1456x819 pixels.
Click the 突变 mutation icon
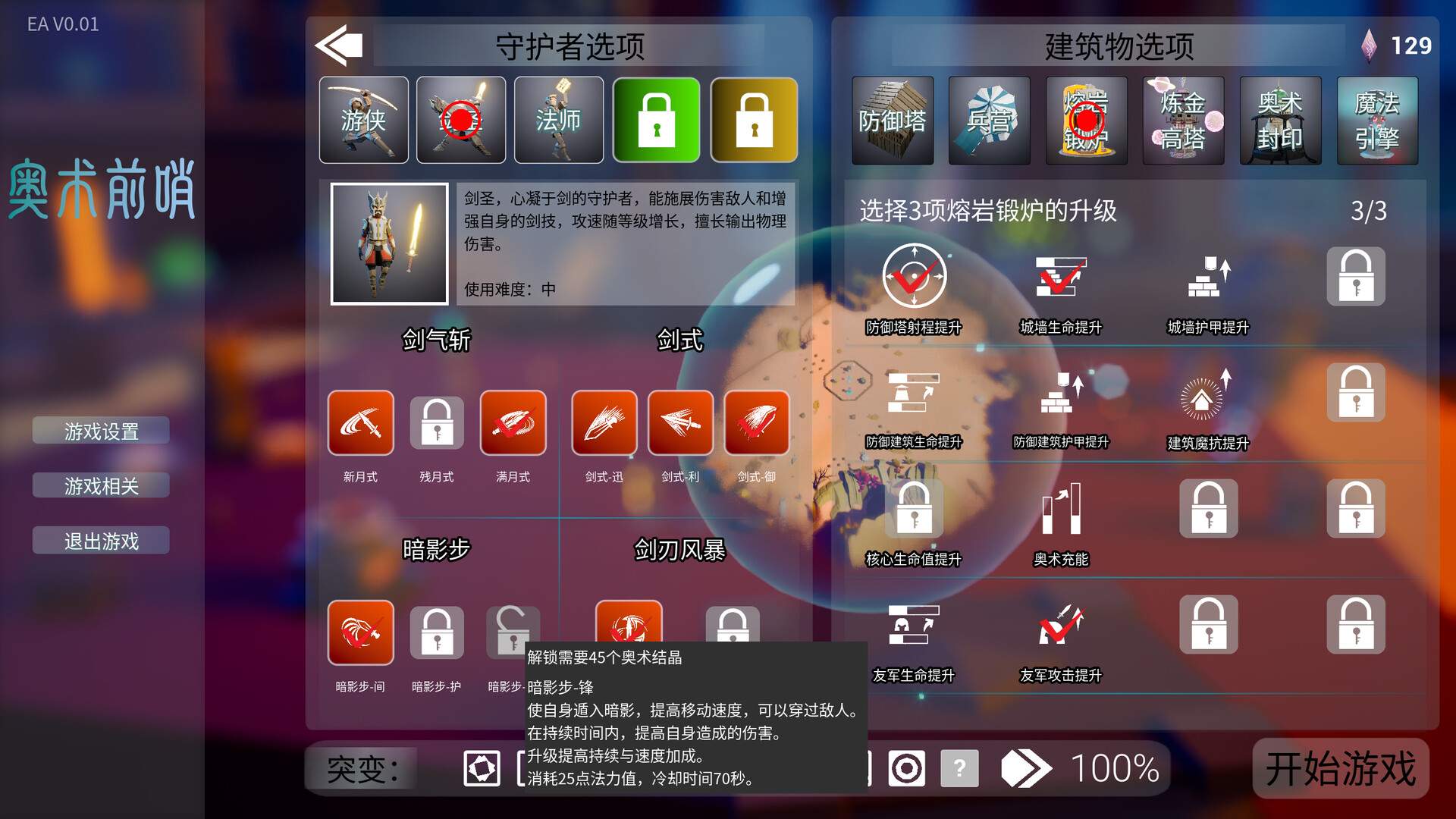pos(483,768)
